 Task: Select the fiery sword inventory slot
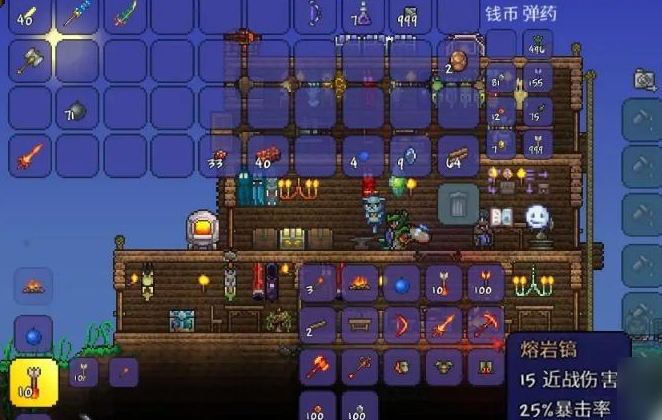(27, 155)
